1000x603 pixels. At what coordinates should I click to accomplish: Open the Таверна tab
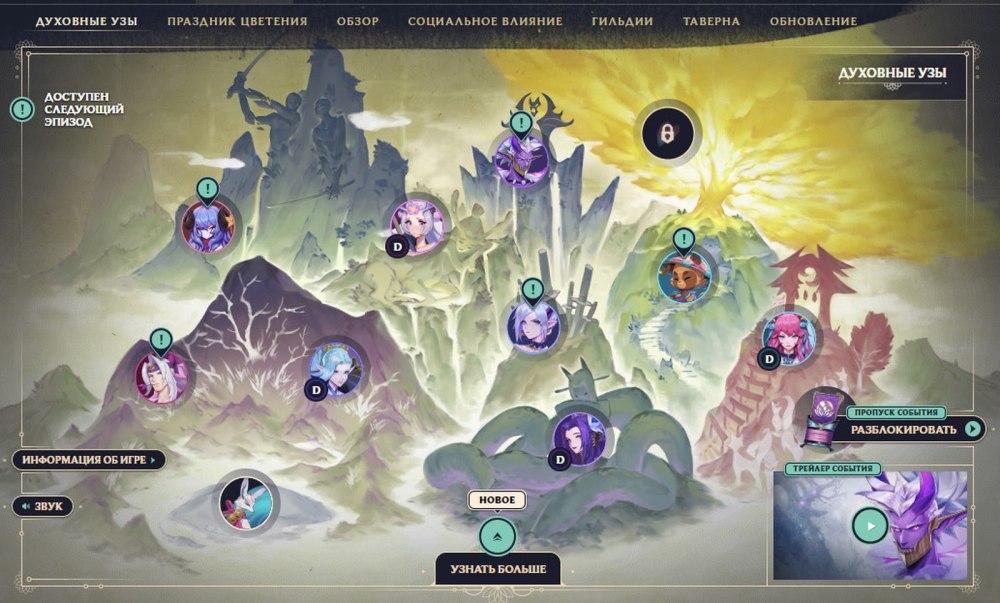(x=711, y=21)
